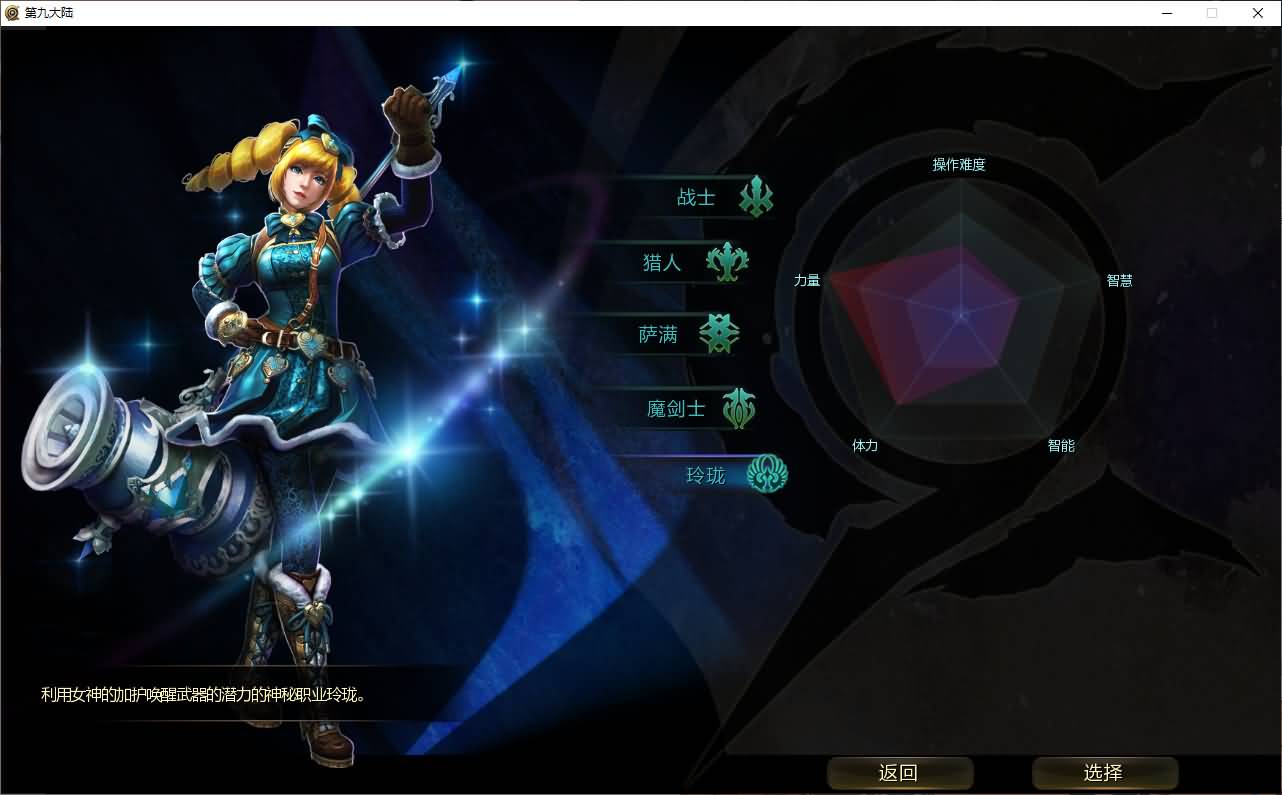Choose the 玲珑 class entry
The image size is (1282, 795).
tap(706, 475)
